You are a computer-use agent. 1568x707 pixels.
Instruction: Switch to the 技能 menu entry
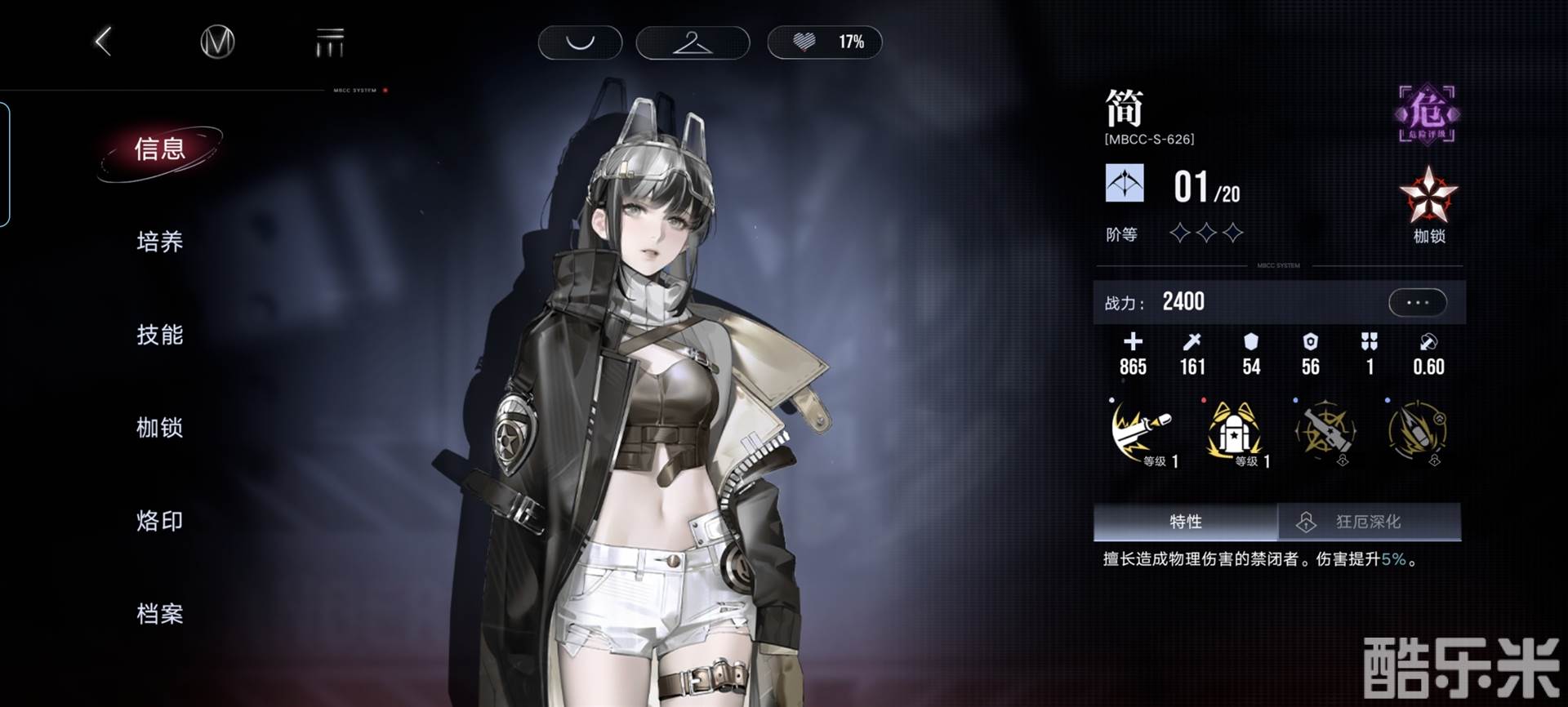coord(160,335)
